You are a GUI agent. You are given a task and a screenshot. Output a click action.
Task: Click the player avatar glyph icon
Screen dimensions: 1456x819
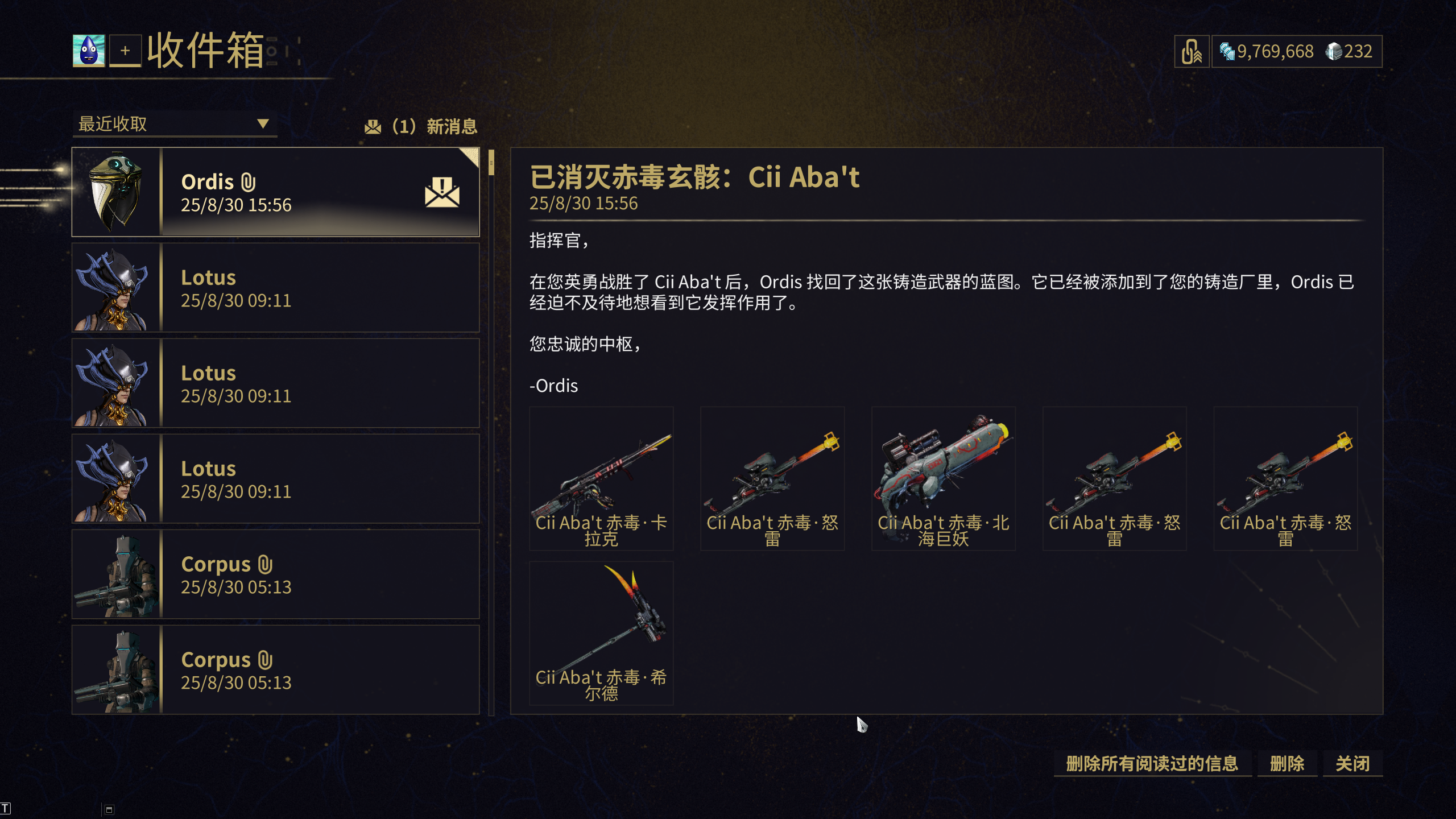point(89,51)
